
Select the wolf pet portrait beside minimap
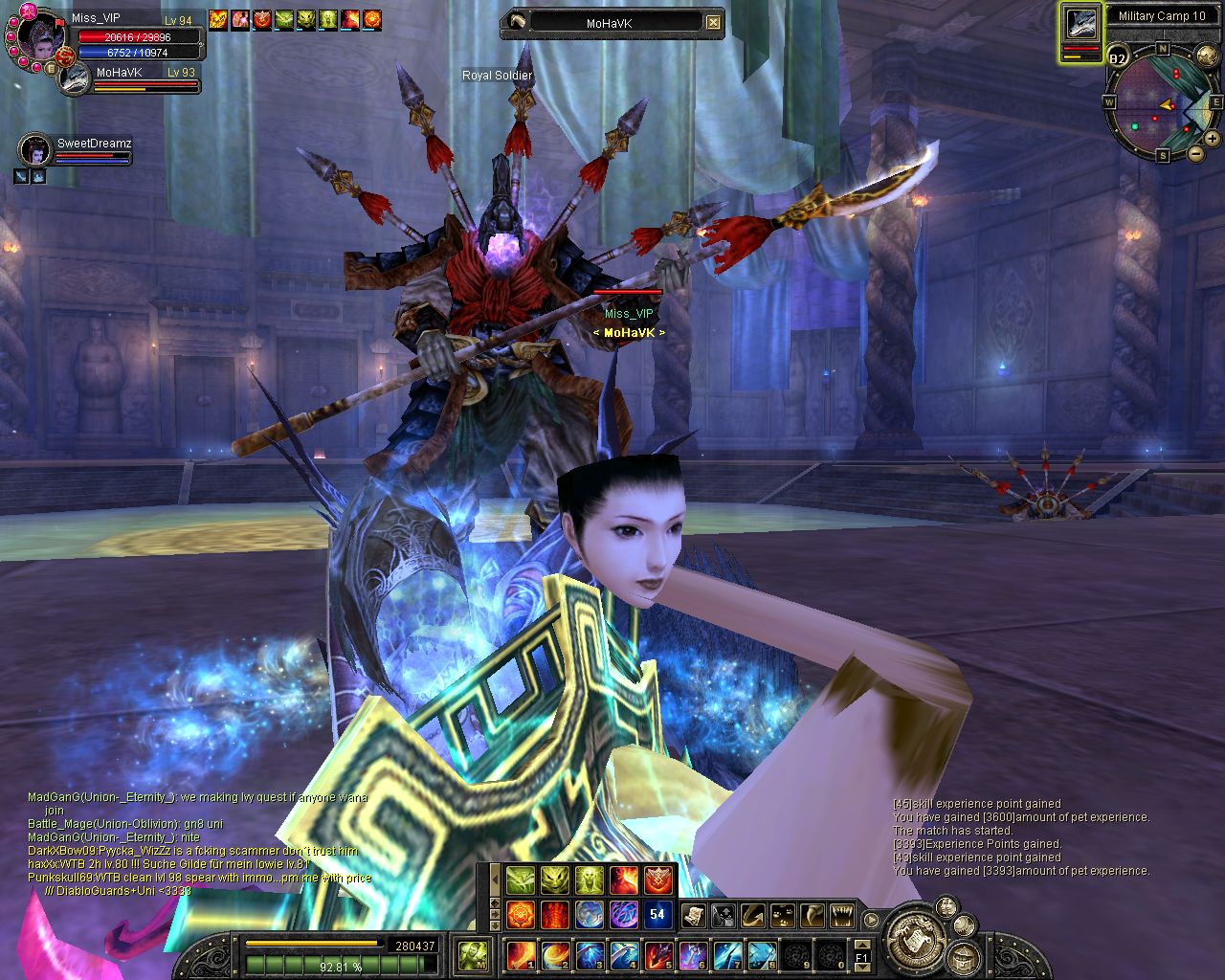pyautogui.click(x=1081, y=26)
